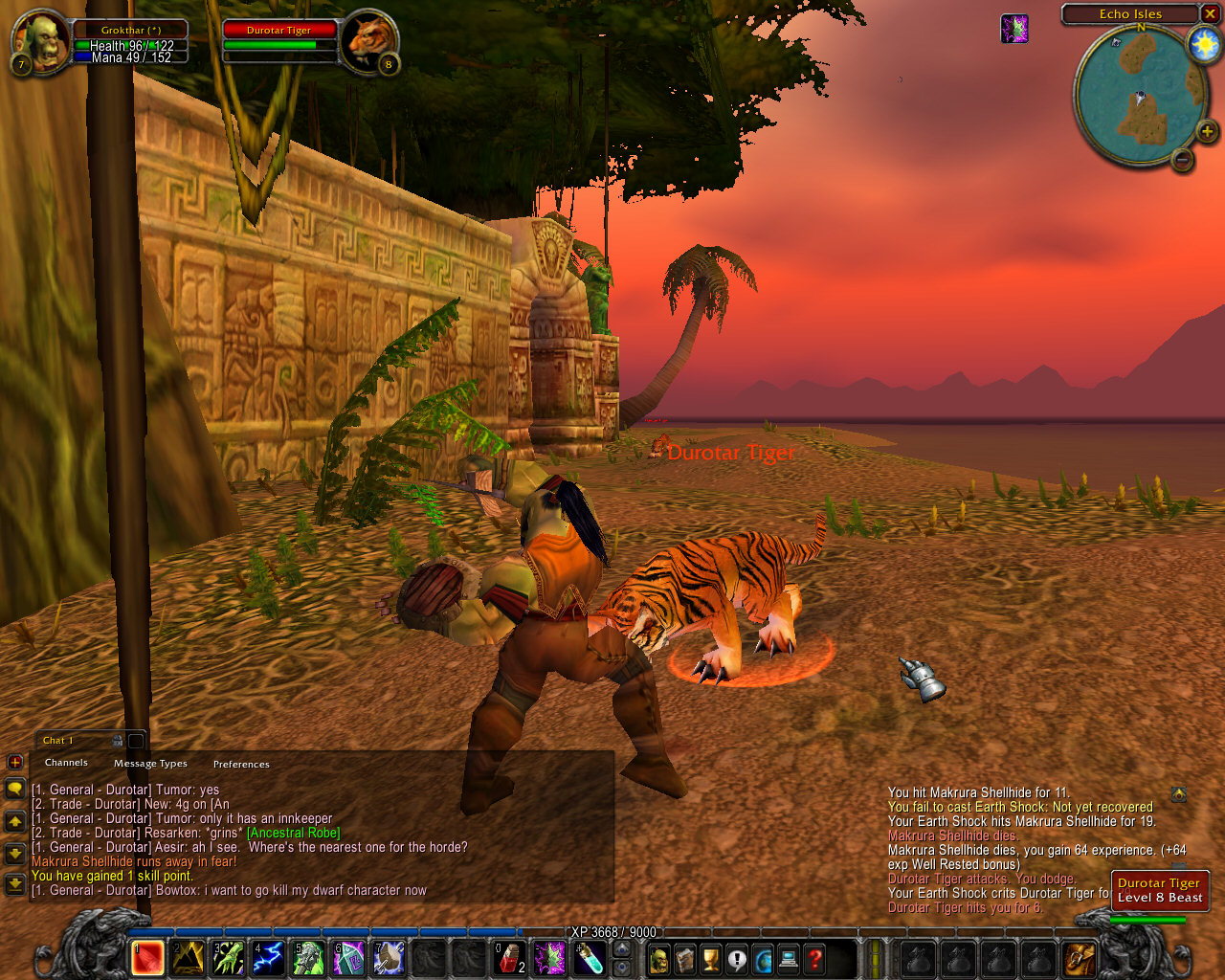Zoom in the minimap with plus button
Screen dimensions: 1225x980
pyautogui.click(x=1206, y=131)
